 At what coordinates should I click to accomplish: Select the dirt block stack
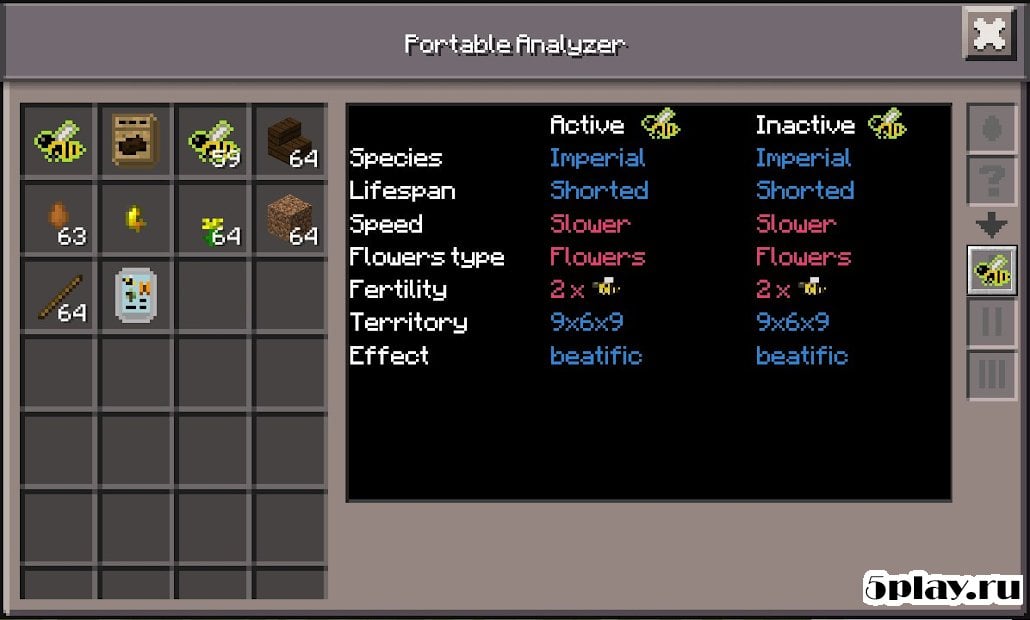click(x=290, y=220)
